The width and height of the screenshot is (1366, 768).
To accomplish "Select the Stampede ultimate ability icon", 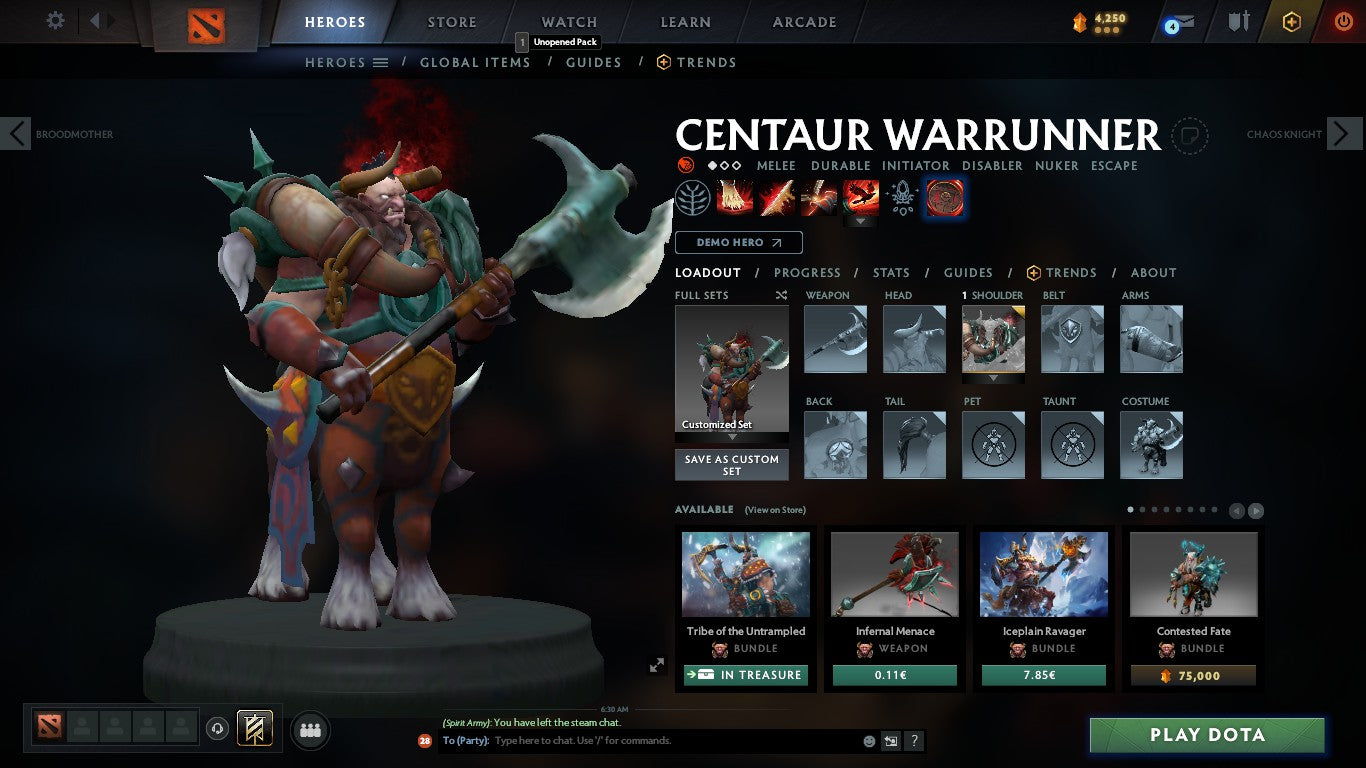I will tap(861, 197).
